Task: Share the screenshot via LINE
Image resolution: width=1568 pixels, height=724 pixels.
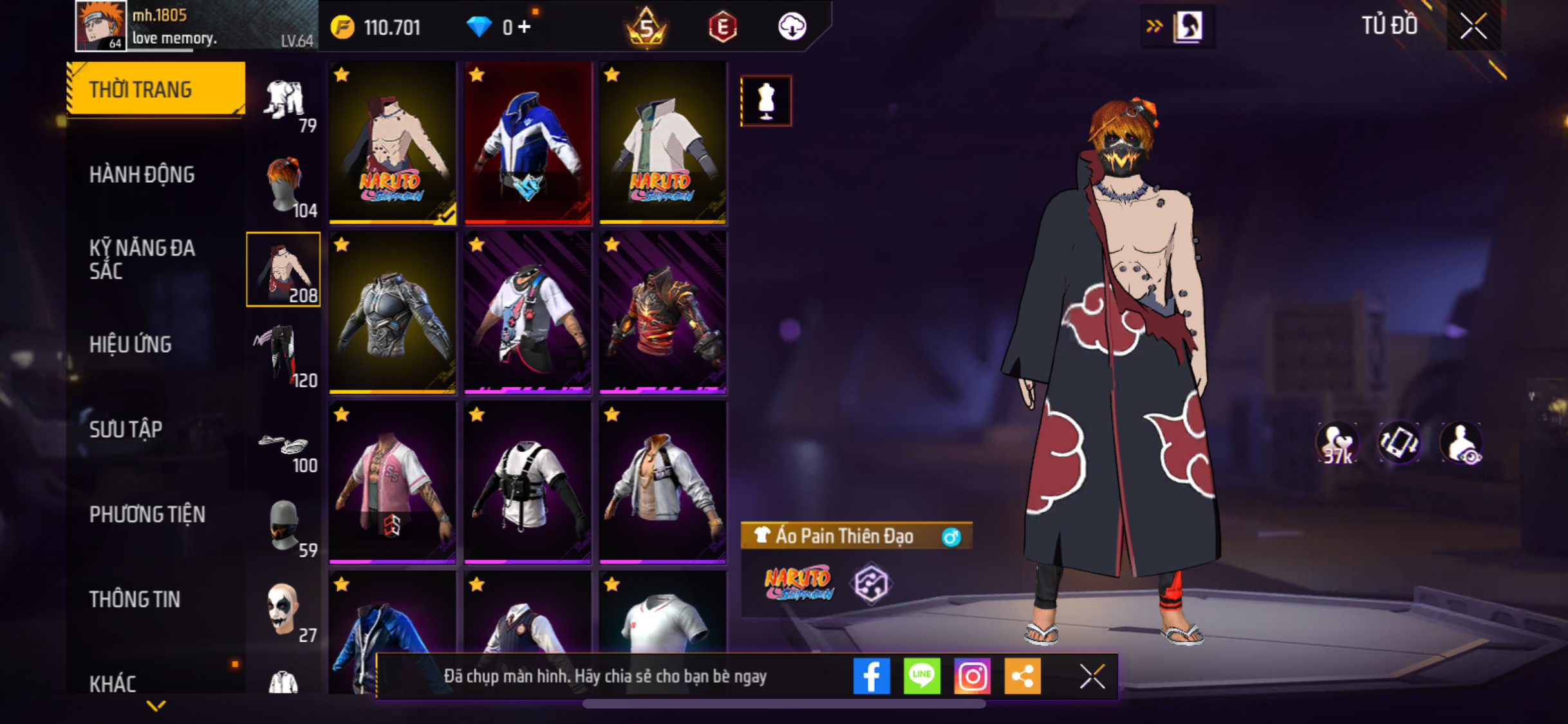Action: point(922,676)
